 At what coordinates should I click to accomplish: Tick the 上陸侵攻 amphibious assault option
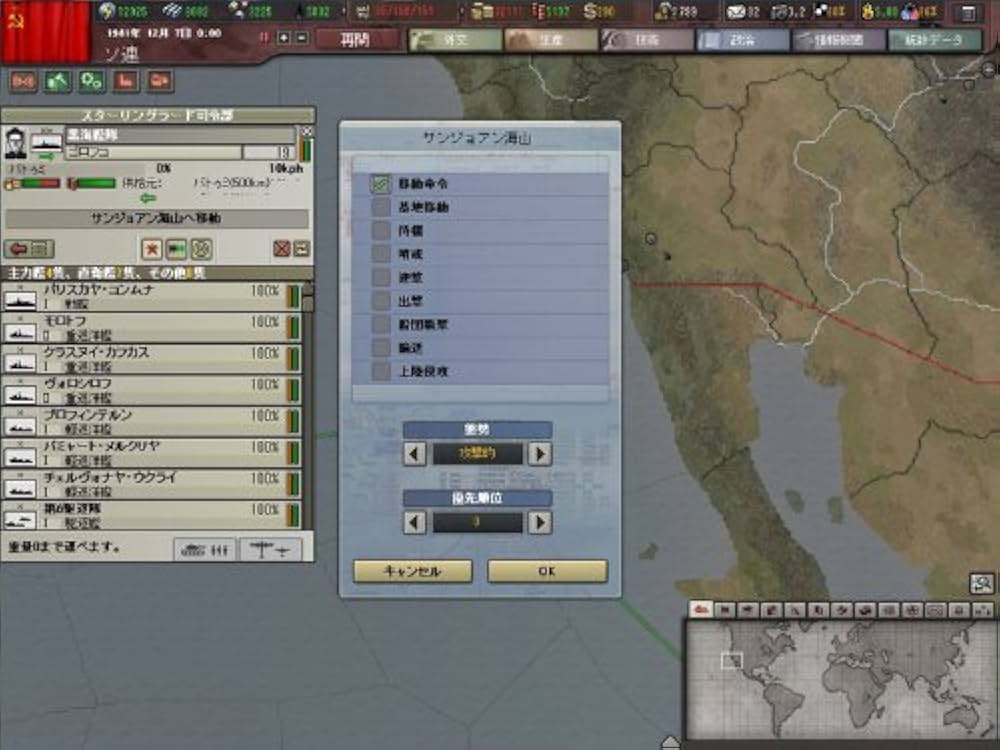click(x=381, y=371)
